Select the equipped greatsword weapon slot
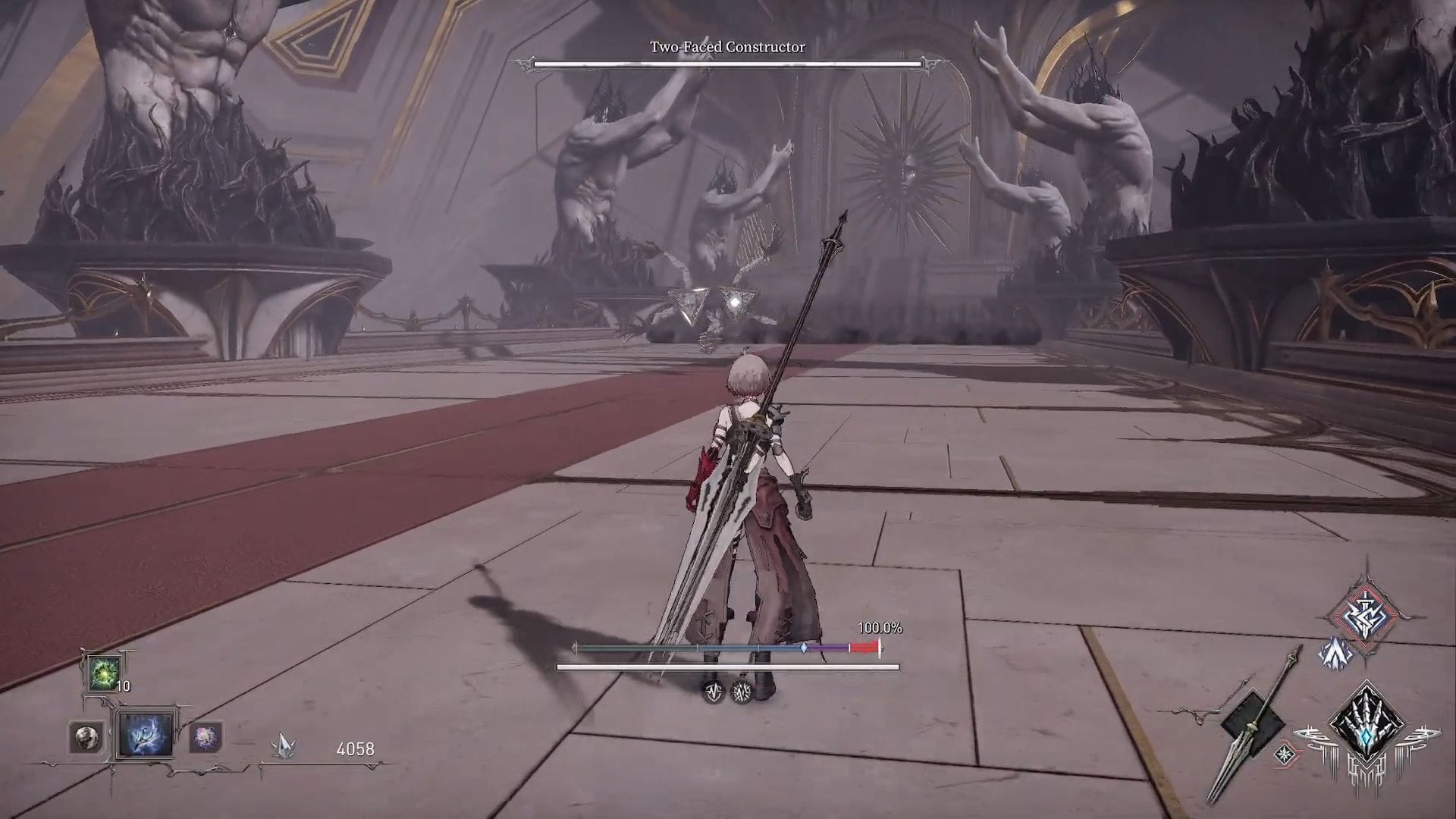The height and width of the screenshot is (819, 1456). pyautogui.click(x=1253, y=726)
